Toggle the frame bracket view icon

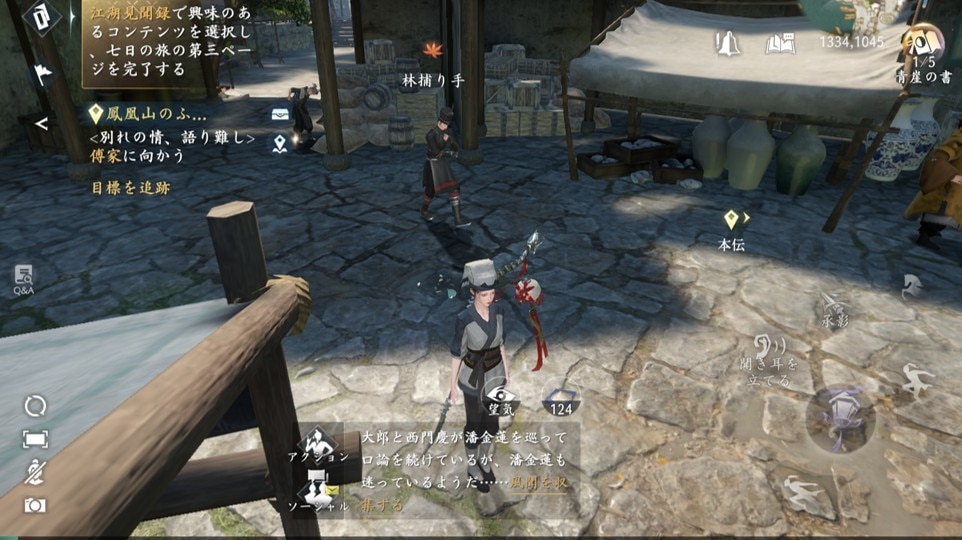coord(35,439)
